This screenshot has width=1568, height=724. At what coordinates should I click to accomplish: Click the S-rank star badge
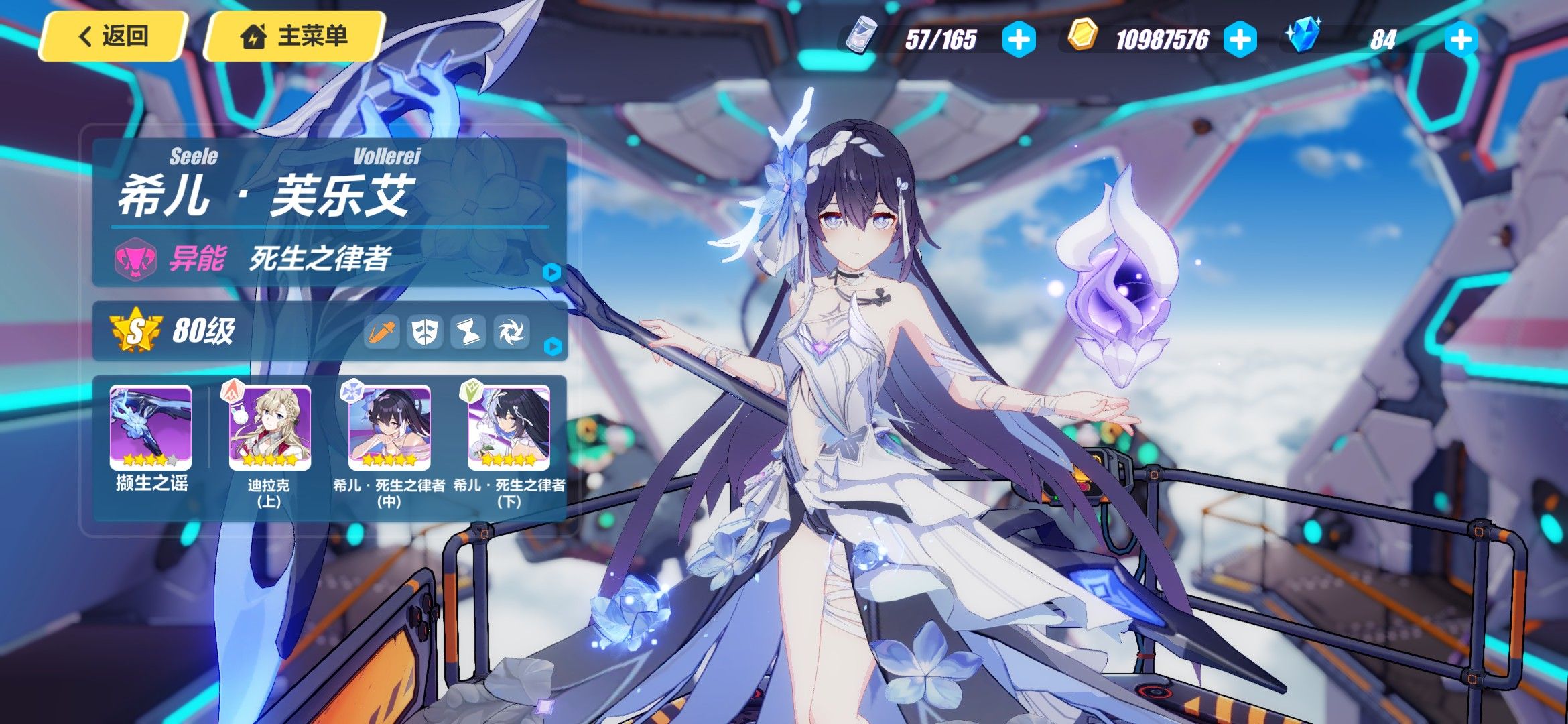[x=136, y=330]
